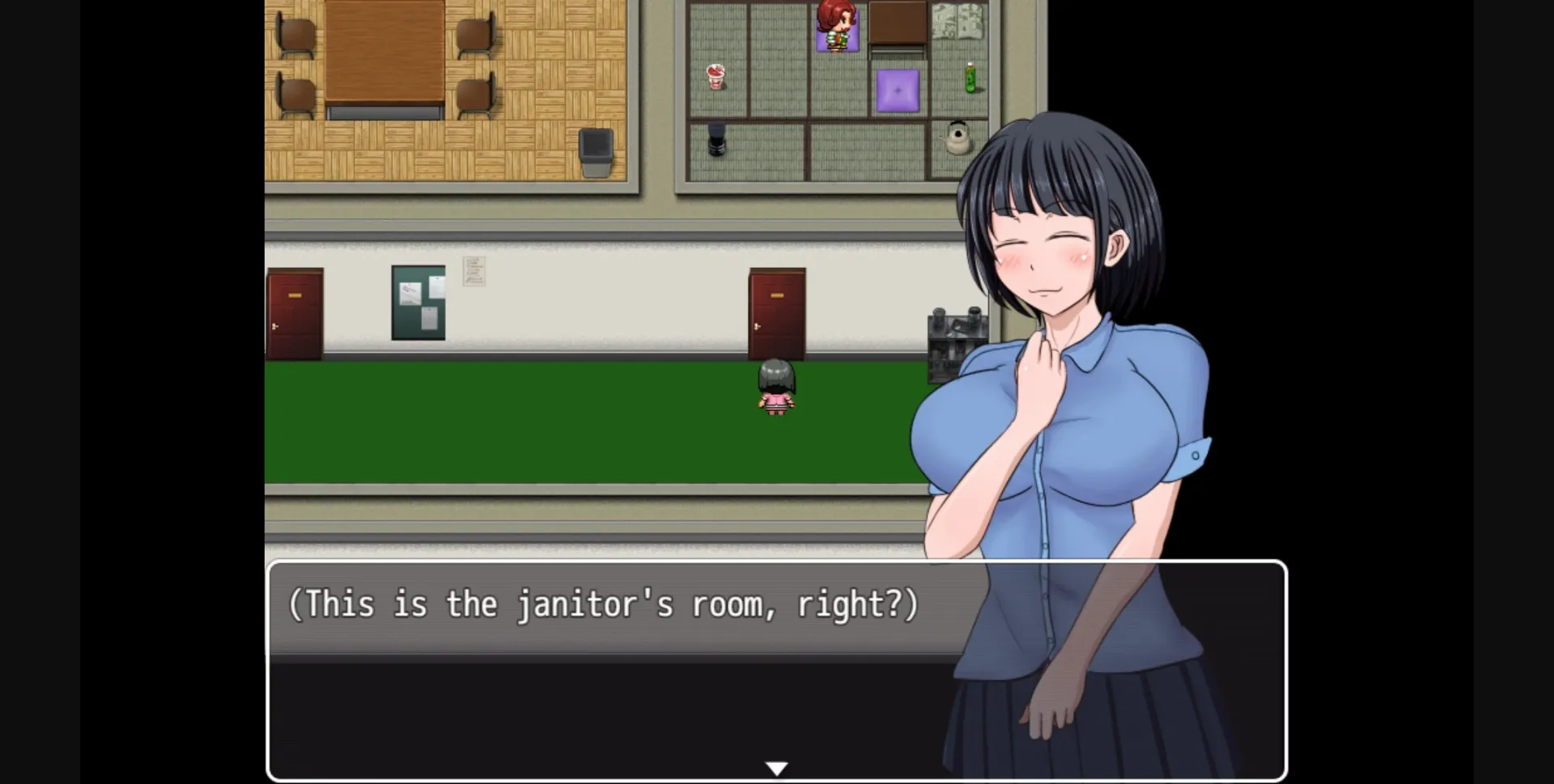Click the bulletin board with posted notes
1554x784 pixels.
pyautogui.click(x=418, y=302)
